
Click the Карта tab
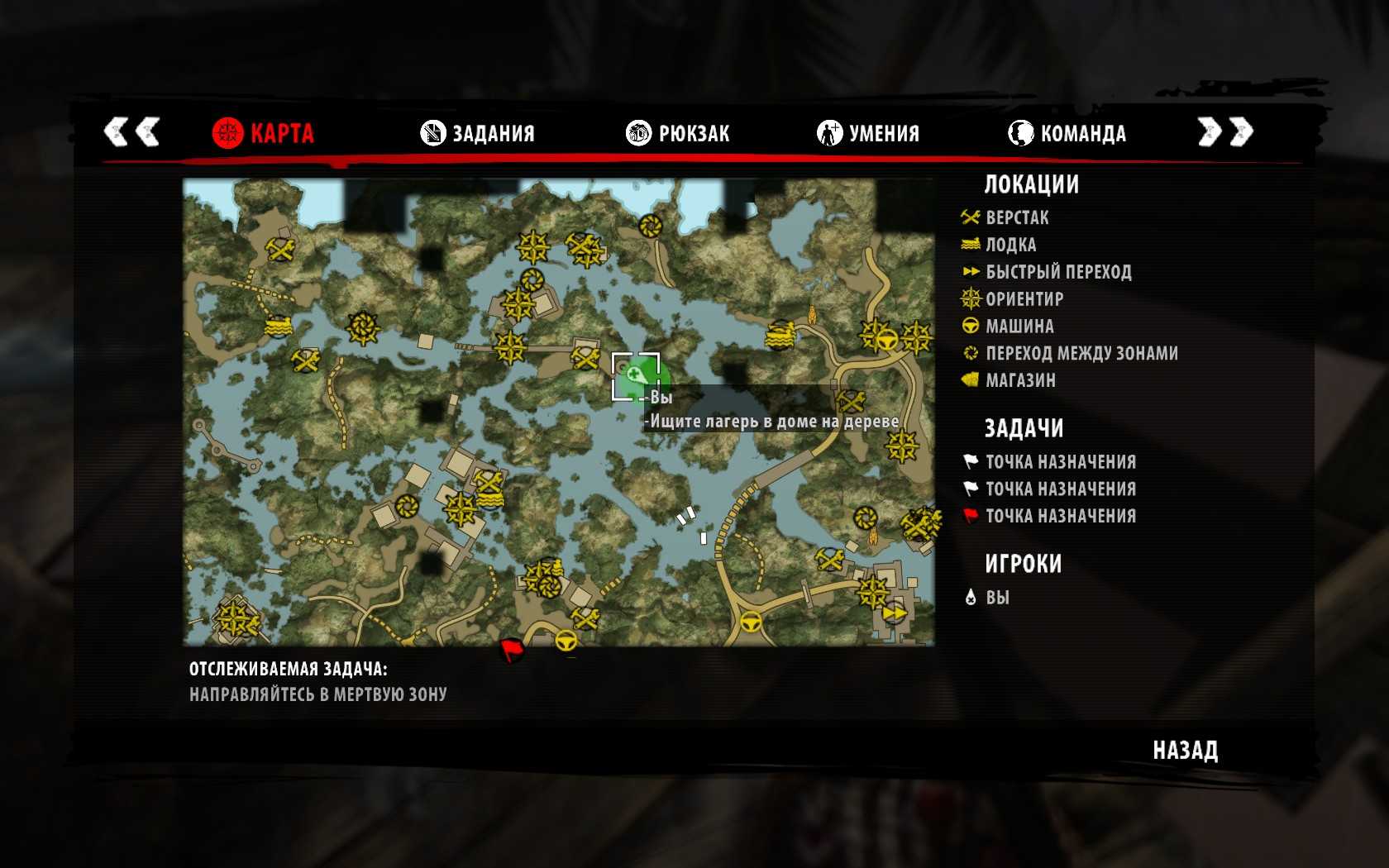263,133
